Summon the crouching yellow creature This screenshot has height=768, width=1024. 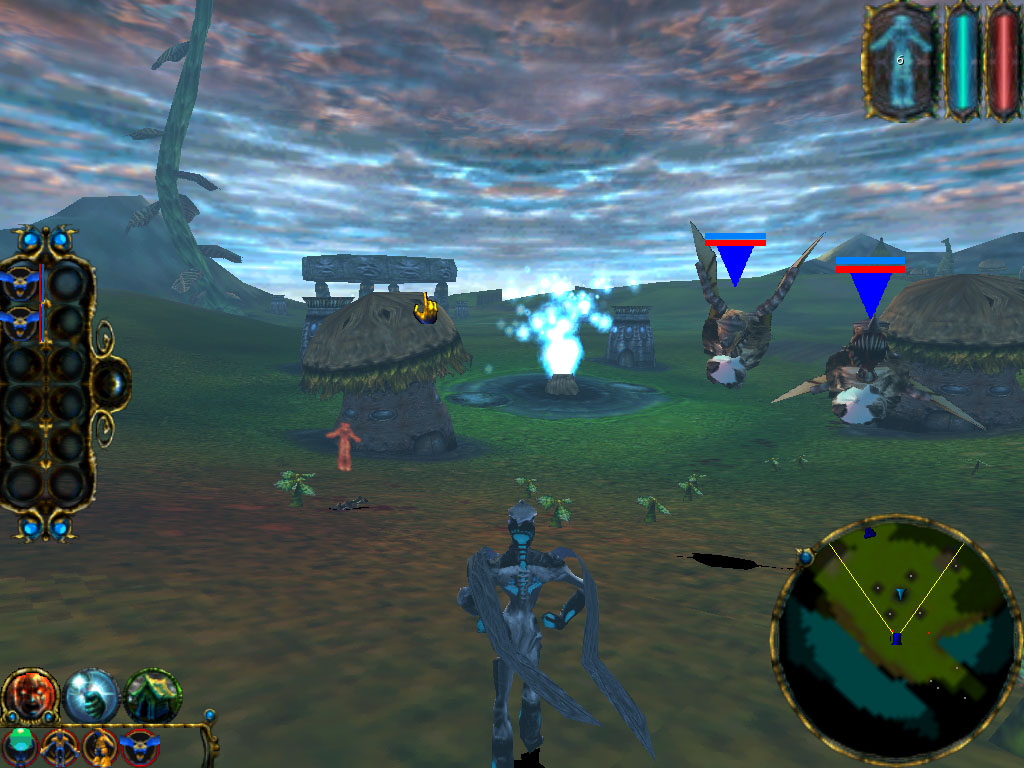pyautogui.click(x=100, y=747)
